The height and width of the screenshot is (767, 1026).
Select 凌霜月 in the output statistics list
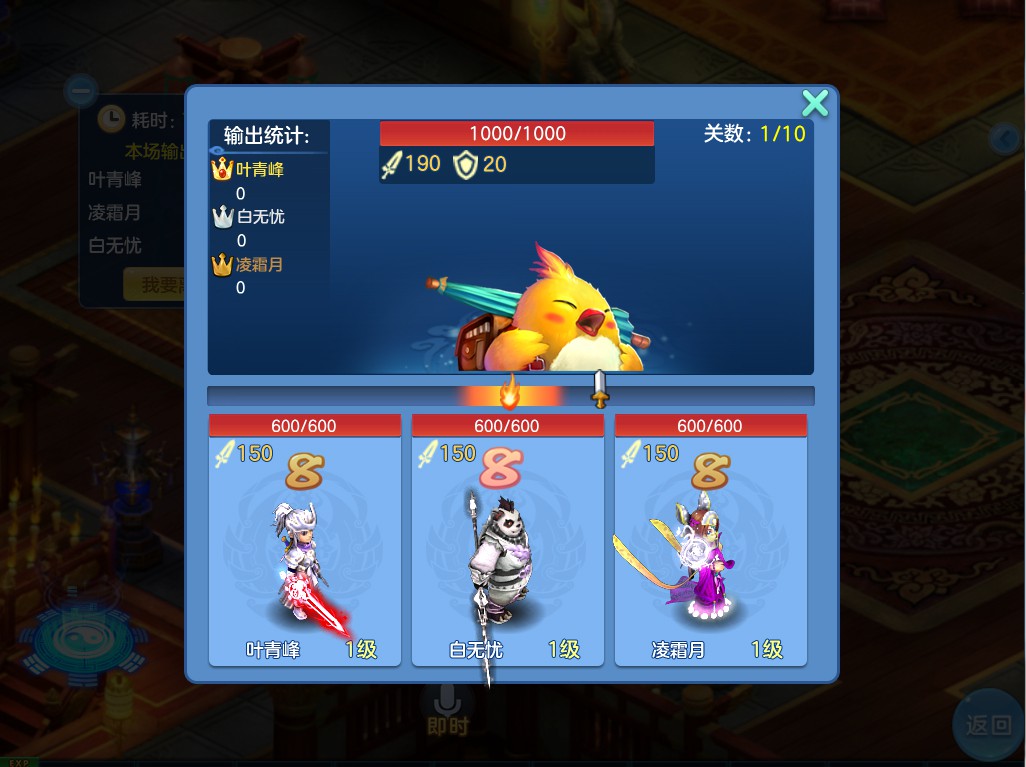point(260,265)
